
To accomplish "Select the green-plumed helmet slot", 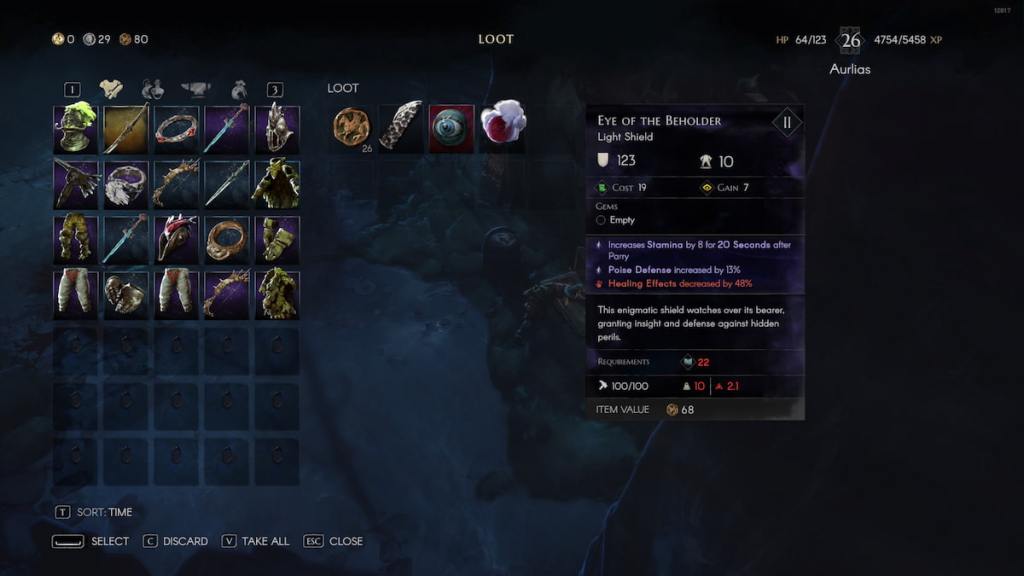I will 75,129.
